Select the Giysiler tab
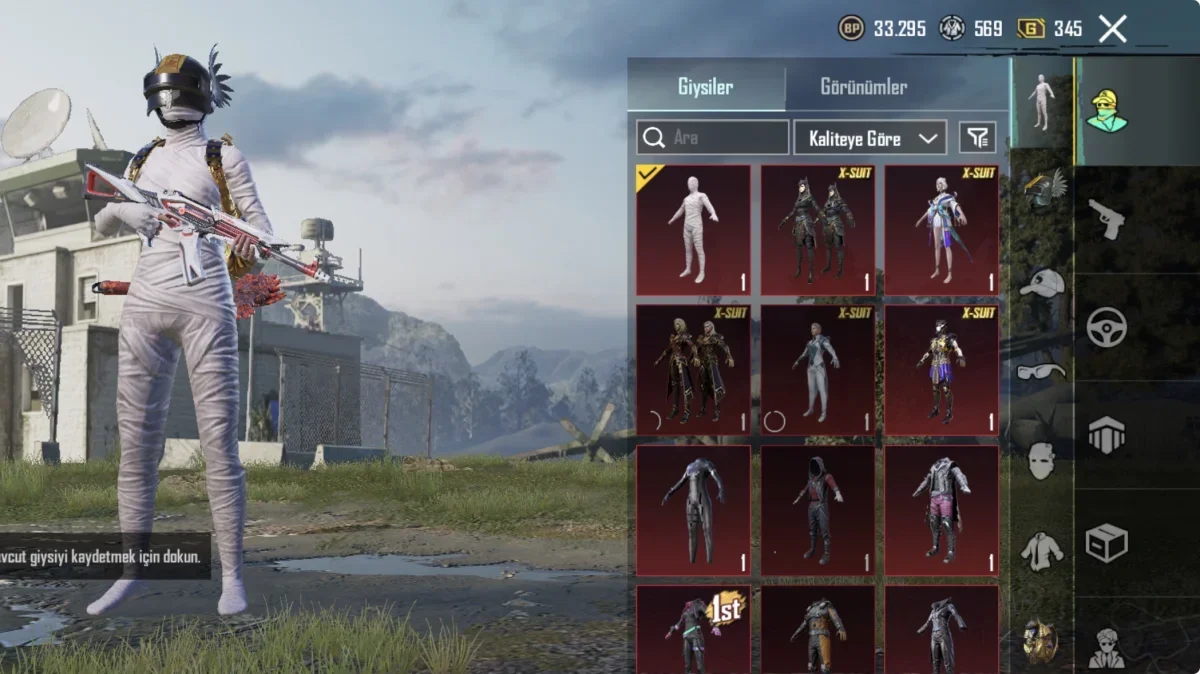This screenshot has height=674, width=1200. (x=705, y=87)
